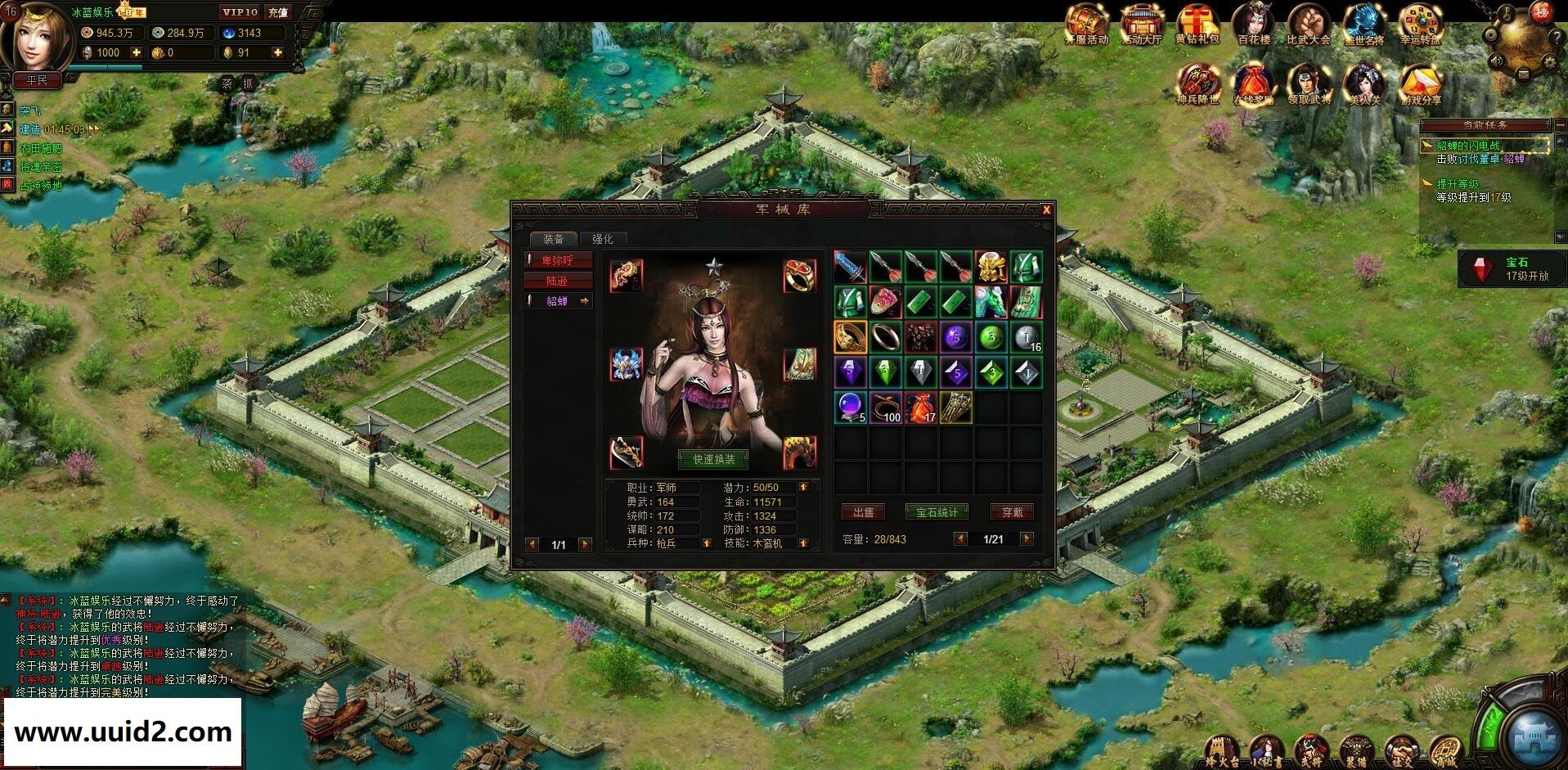Select the blue sword inventory slot

(850, 267)
